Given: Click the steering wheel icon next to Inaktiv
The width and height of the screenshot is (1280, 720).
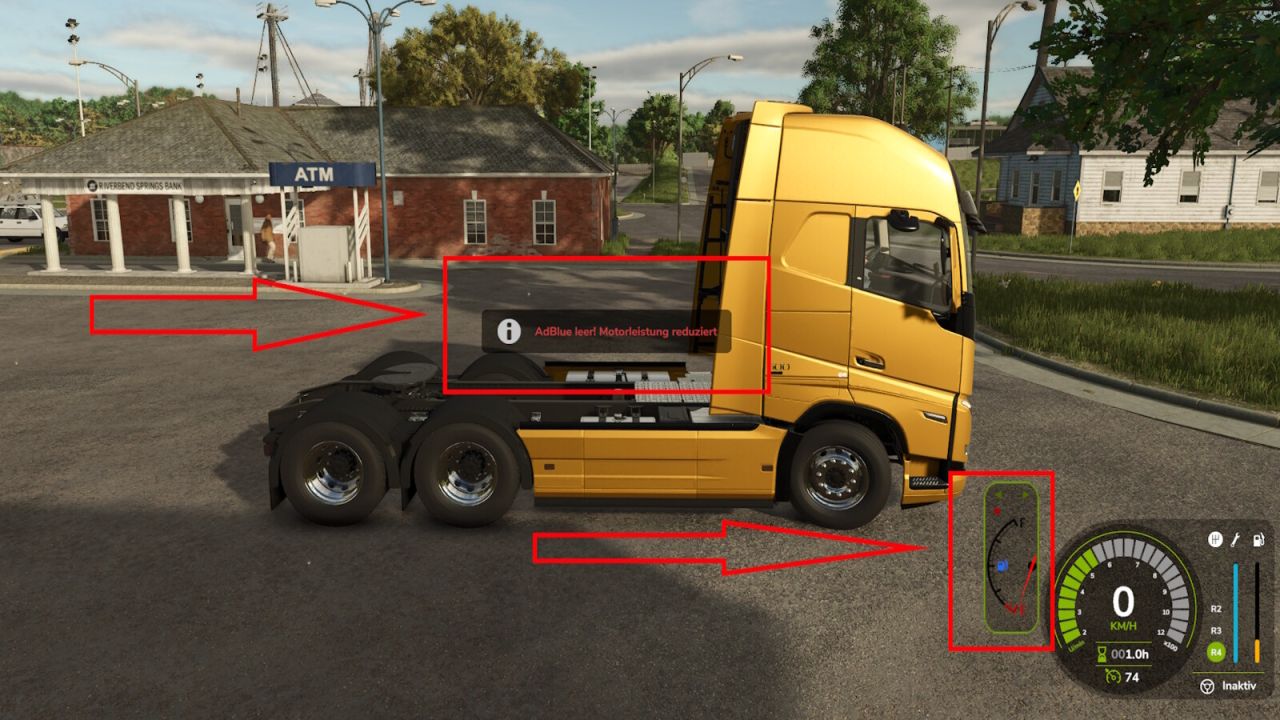Looking at the screenshot, I should (x=1207, y=687).
